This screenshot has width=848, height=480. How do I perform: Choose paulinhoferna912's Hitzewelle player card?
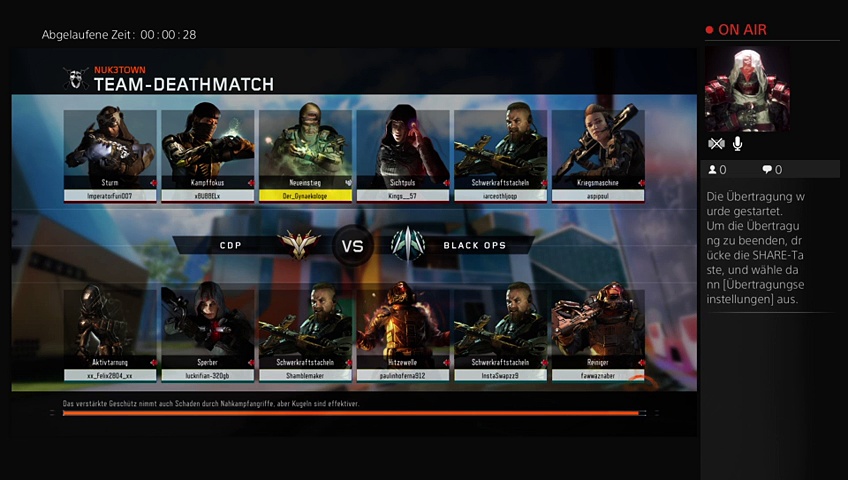tap(402, 333)
